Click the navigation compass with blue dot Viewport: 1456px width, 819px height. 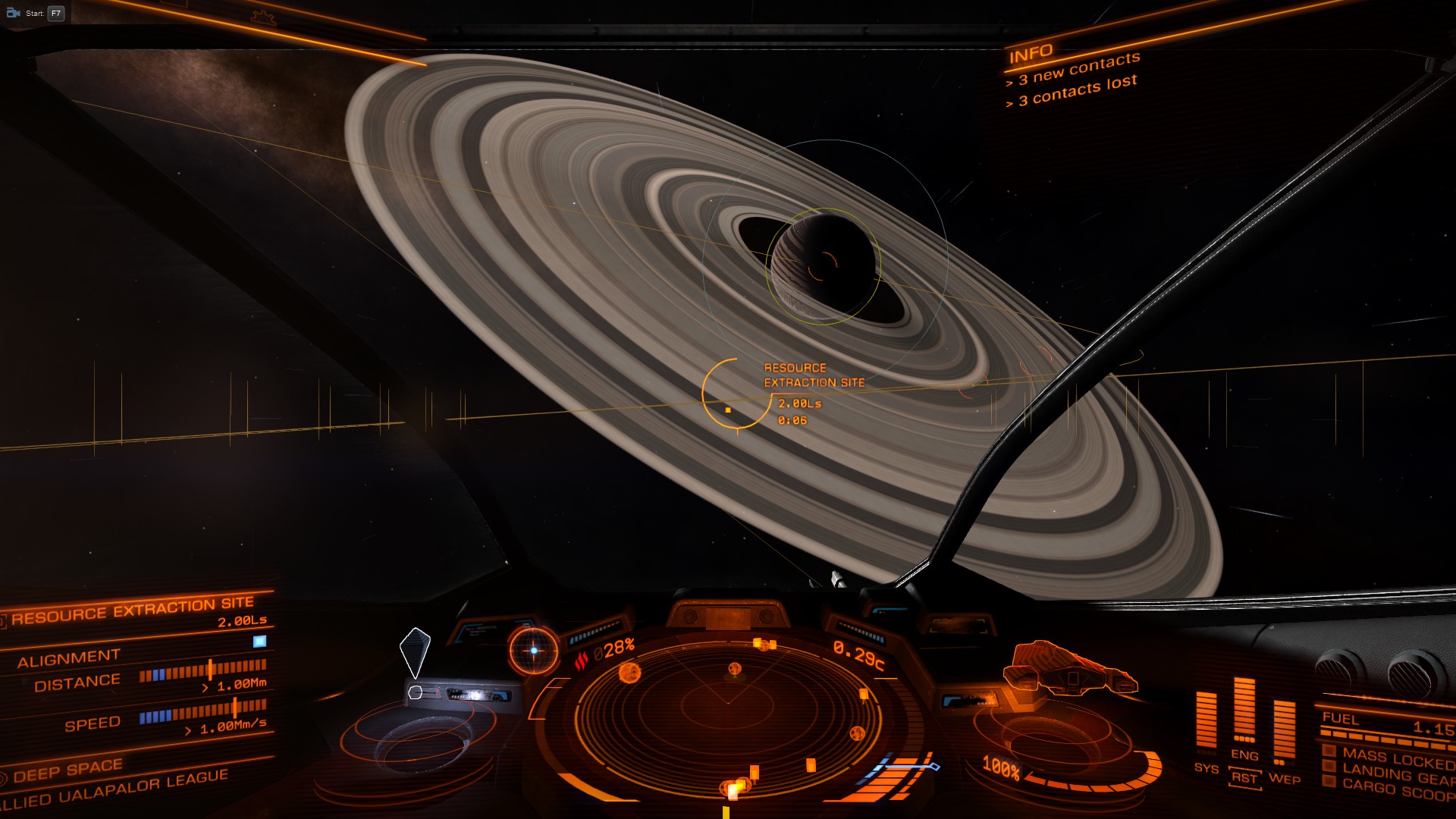(534, 651)
